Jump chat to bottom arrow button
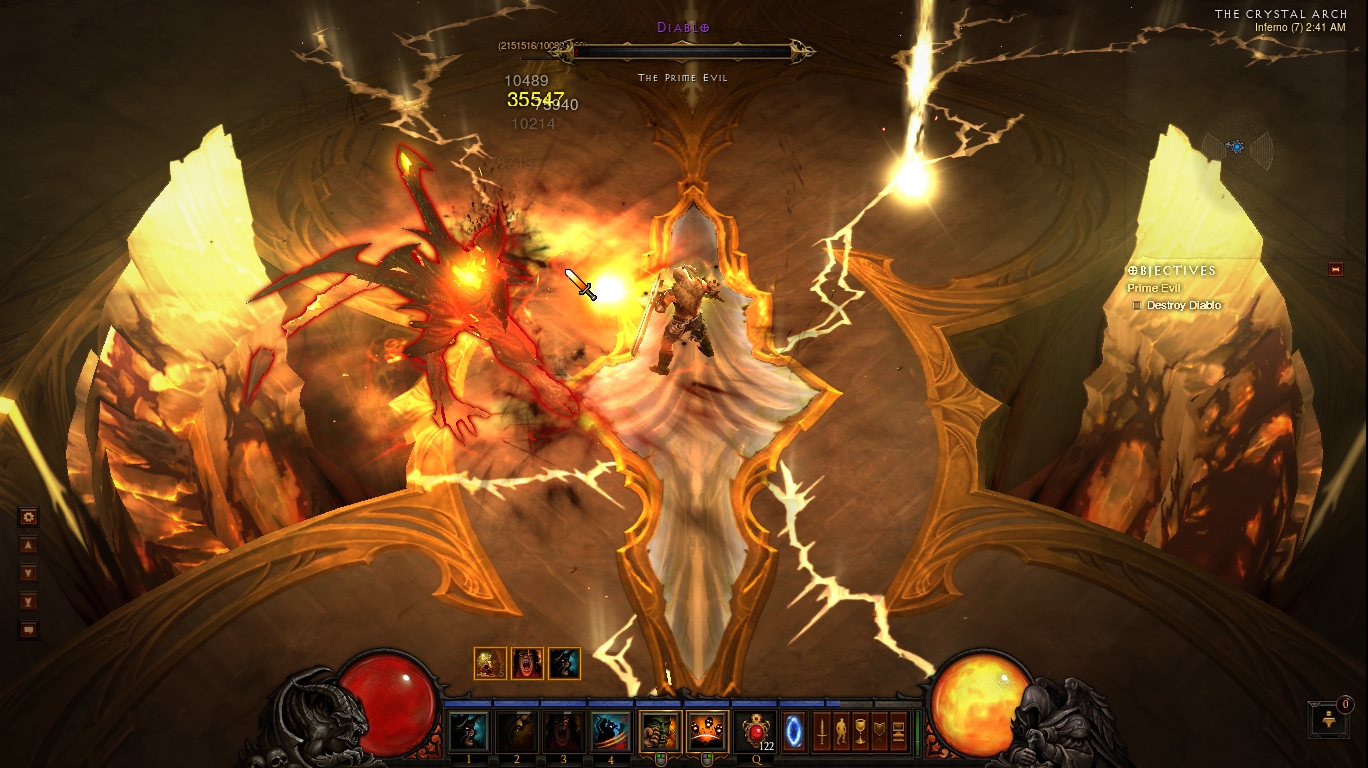 (x=28, y=601)
